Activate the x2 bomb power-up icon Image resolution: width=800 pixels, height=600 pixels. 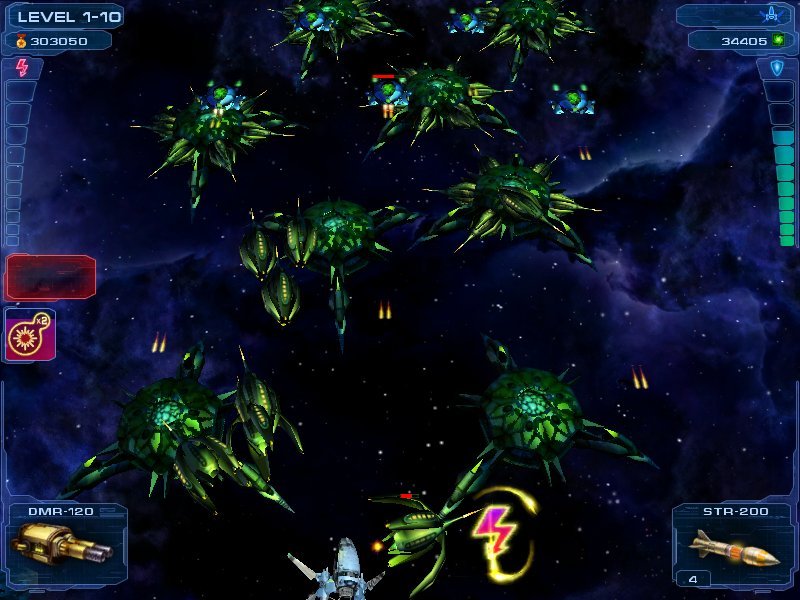30,335
